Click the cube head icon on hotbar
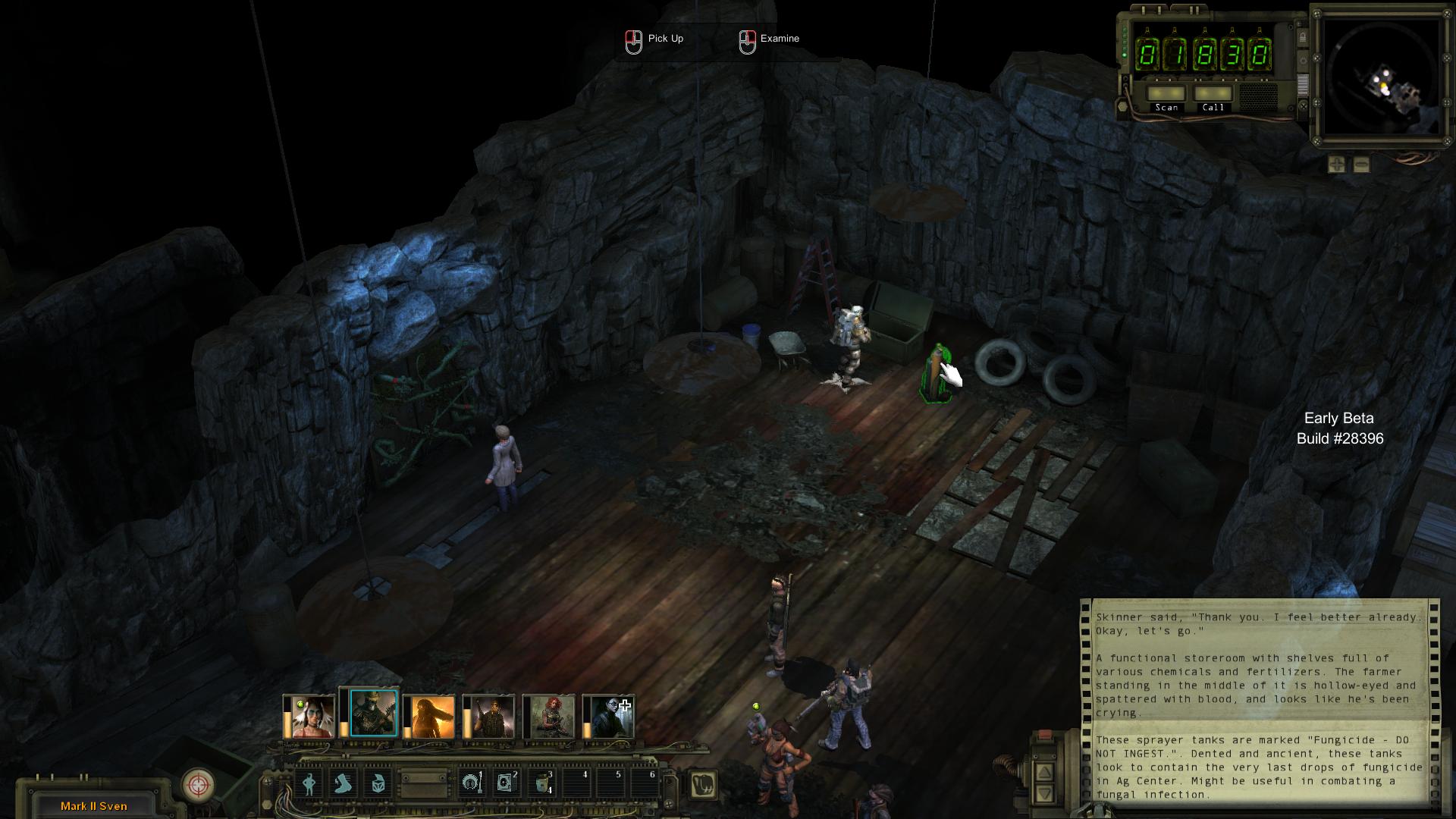Viewport: 1456px width, 819px height. pos(378,783)
